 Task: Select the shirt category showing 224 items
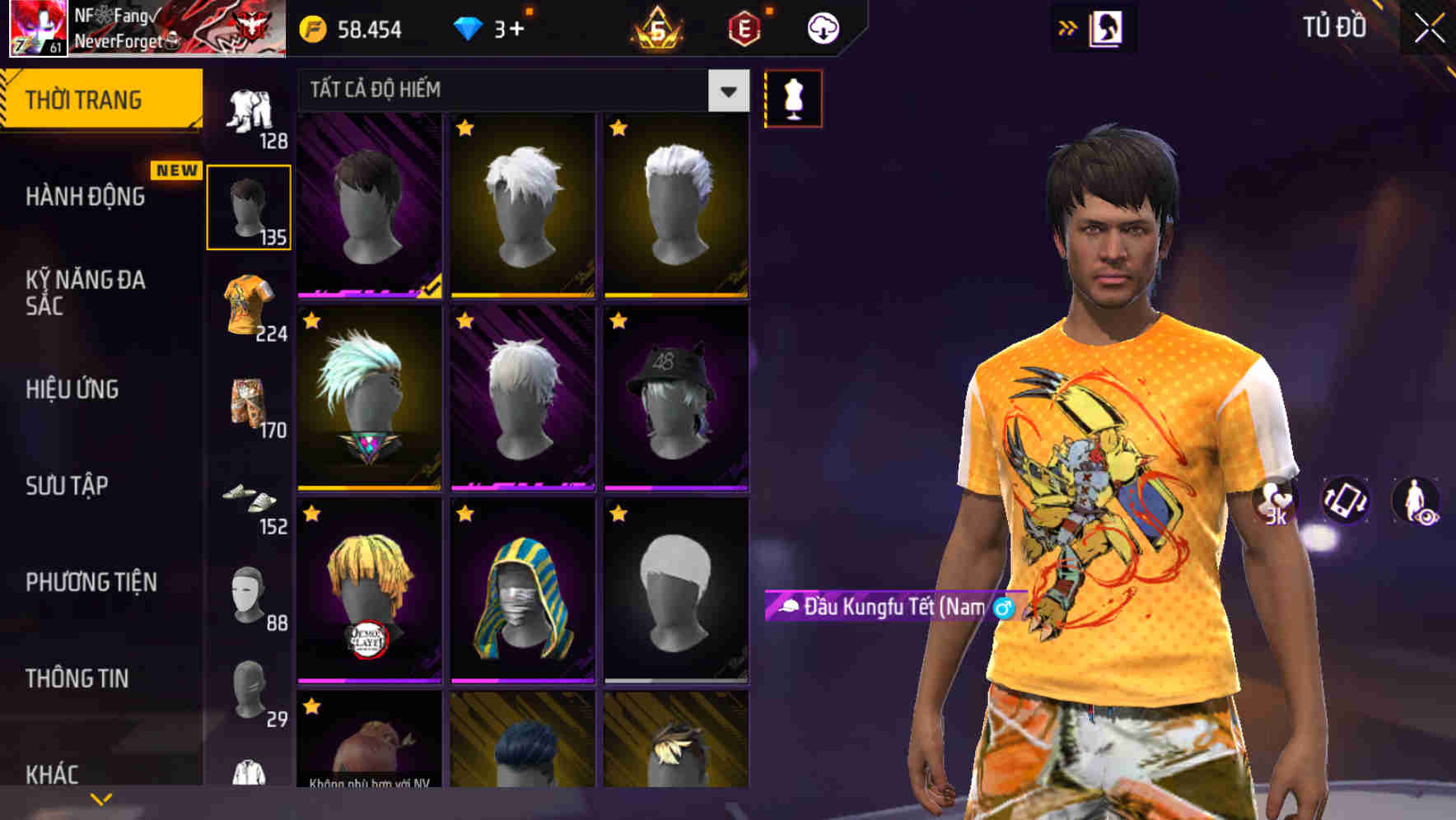point(250,307)
